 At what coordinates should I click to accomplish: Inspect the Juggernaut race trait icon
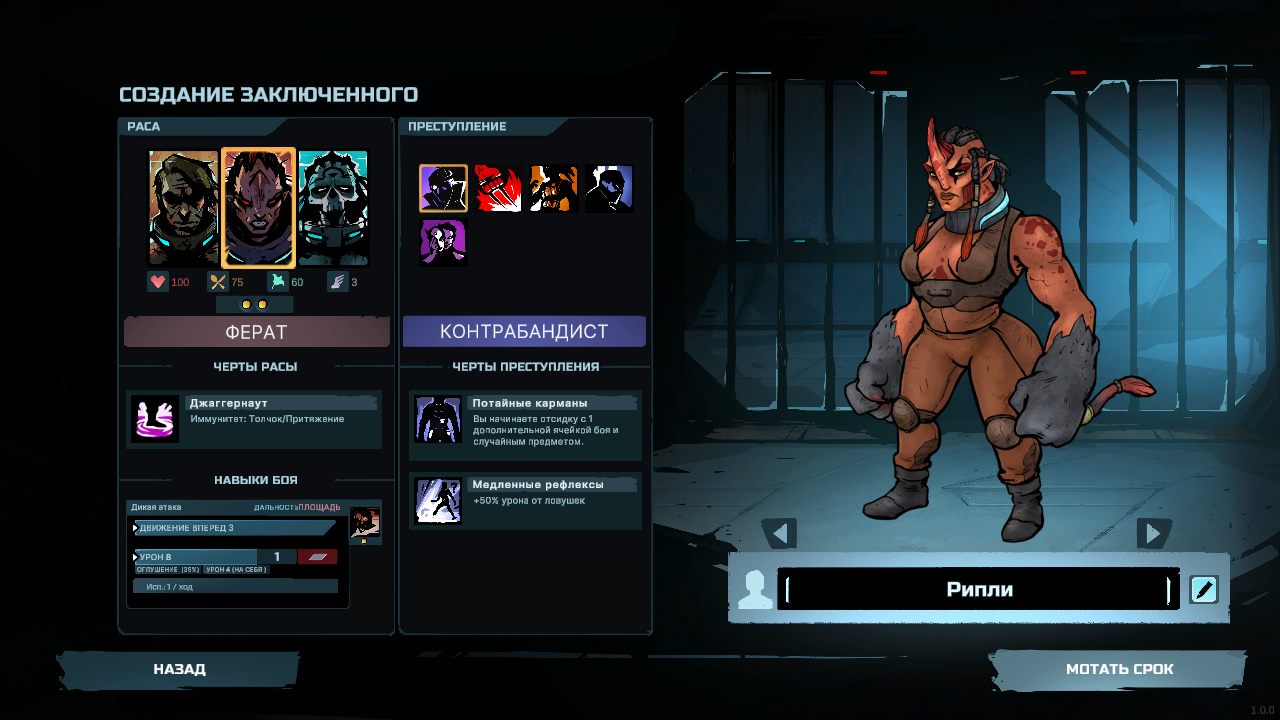point(155,418)
